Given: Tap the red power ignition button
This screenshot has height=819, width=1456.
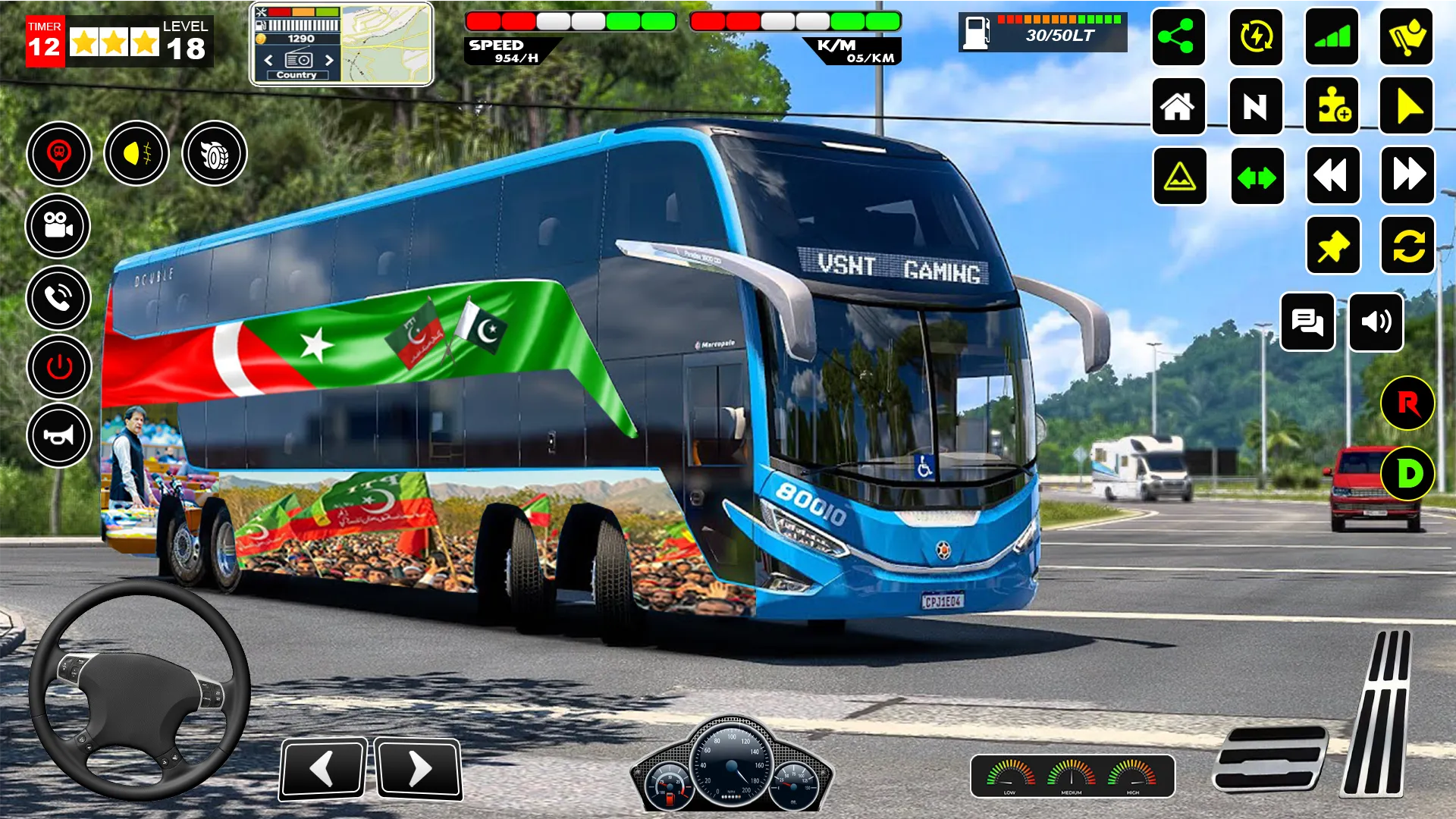Looking at the screenshot, I should click(58, 368).
